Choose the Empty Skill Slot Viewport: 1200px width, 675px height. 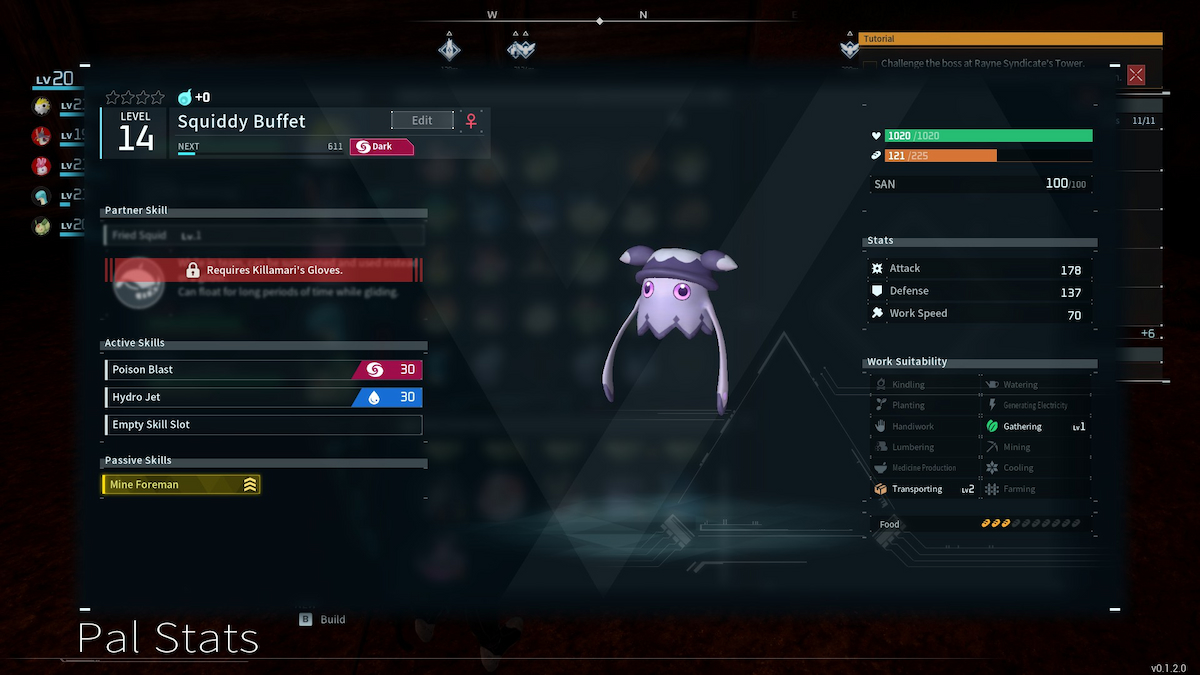[263, 425]
